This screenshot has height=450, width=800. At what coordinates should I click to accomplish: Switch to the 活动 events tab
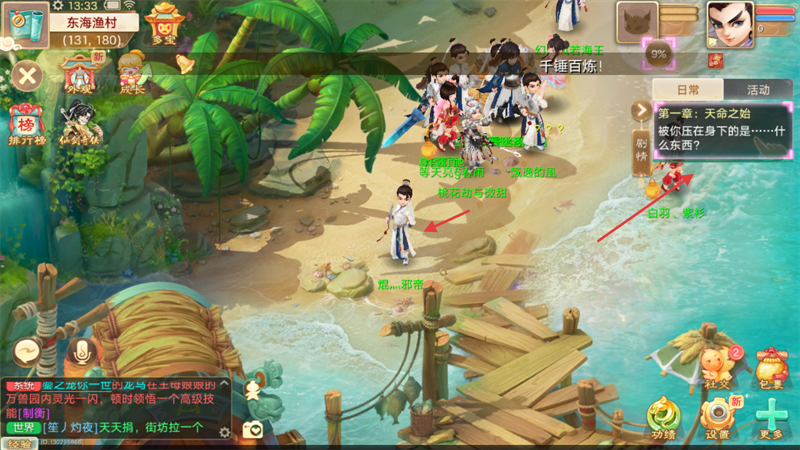(x=757, y=90)
